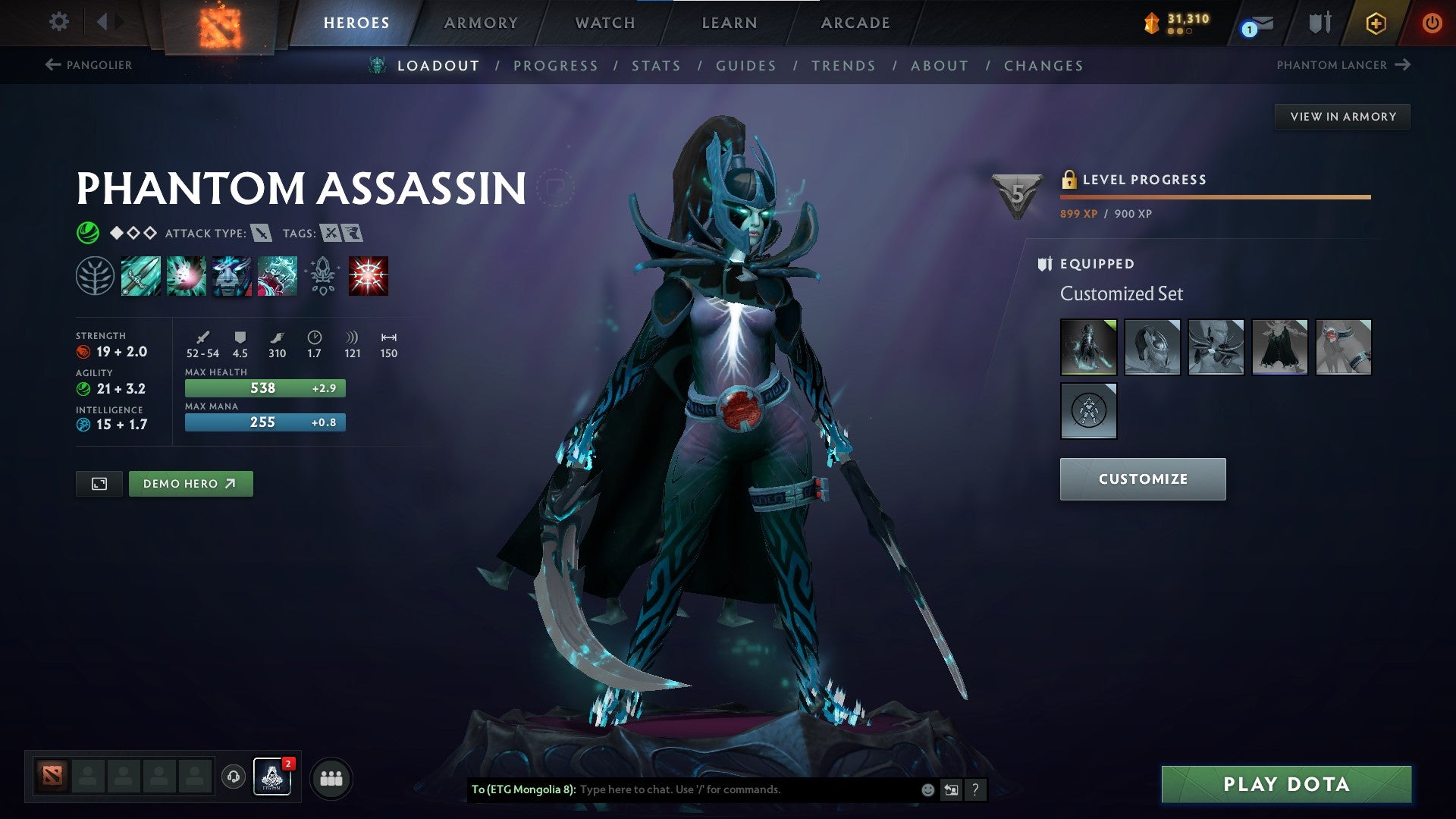Navigate to next hero Phantom Lancer
This screenshot has width=1456, height=819.
pos(1343,65)
